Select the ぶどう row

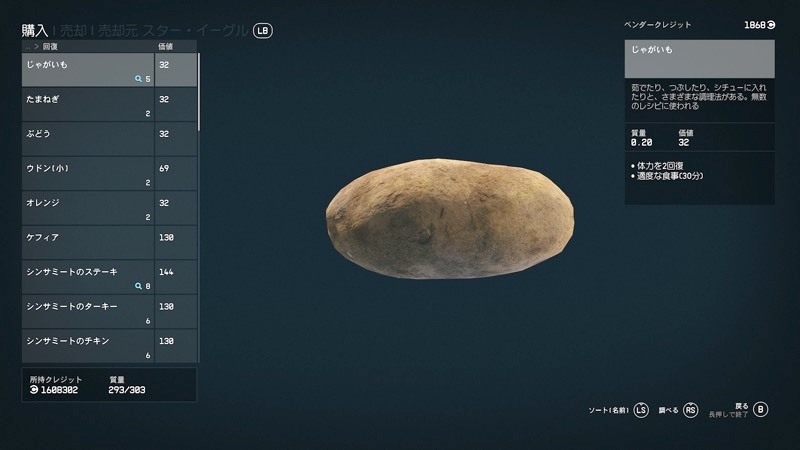click(x=88, y=139)
